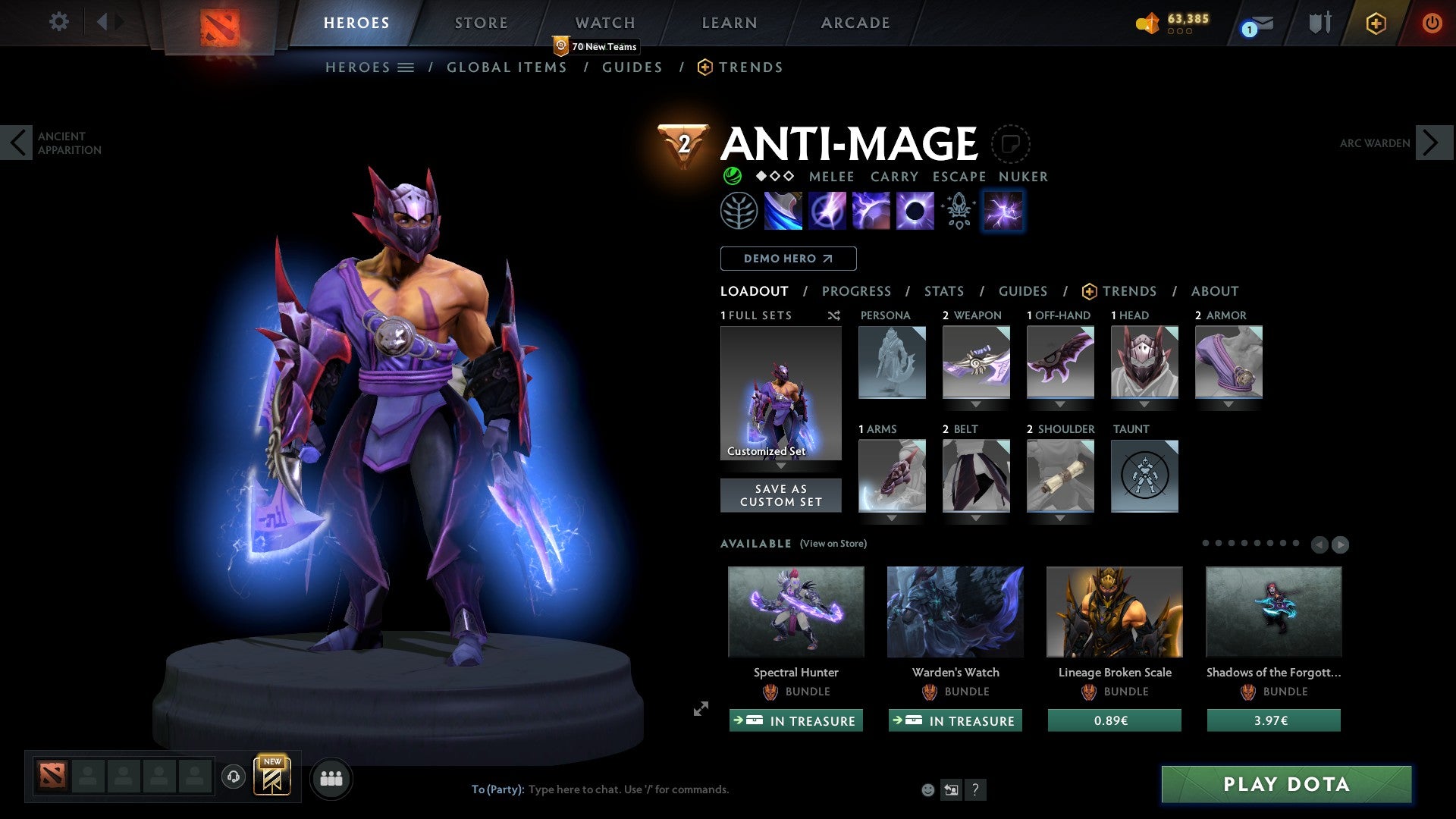Click the View on Store link
Image resolution: width=1456 pixels, height=819 pixels.
point(833,544)
